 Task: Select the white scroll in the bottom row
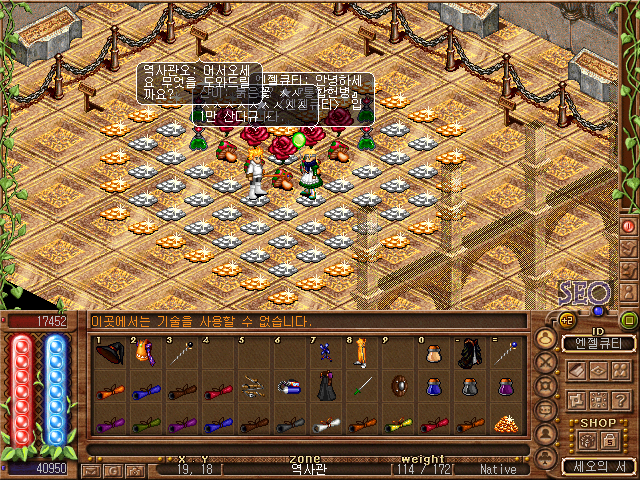[325, 423]
